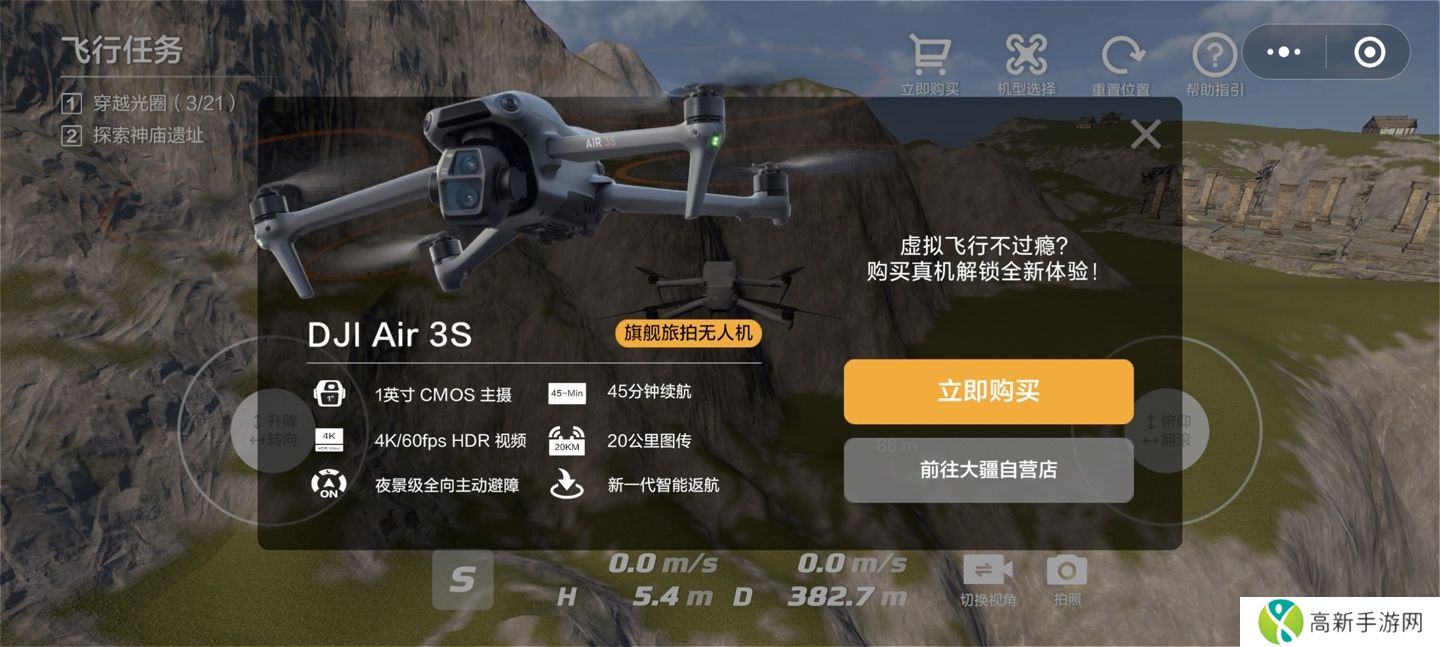This screenshot has width=1440, height=647.
Task: Click the orange 立即购买 buy button
Action: [988, 391]
